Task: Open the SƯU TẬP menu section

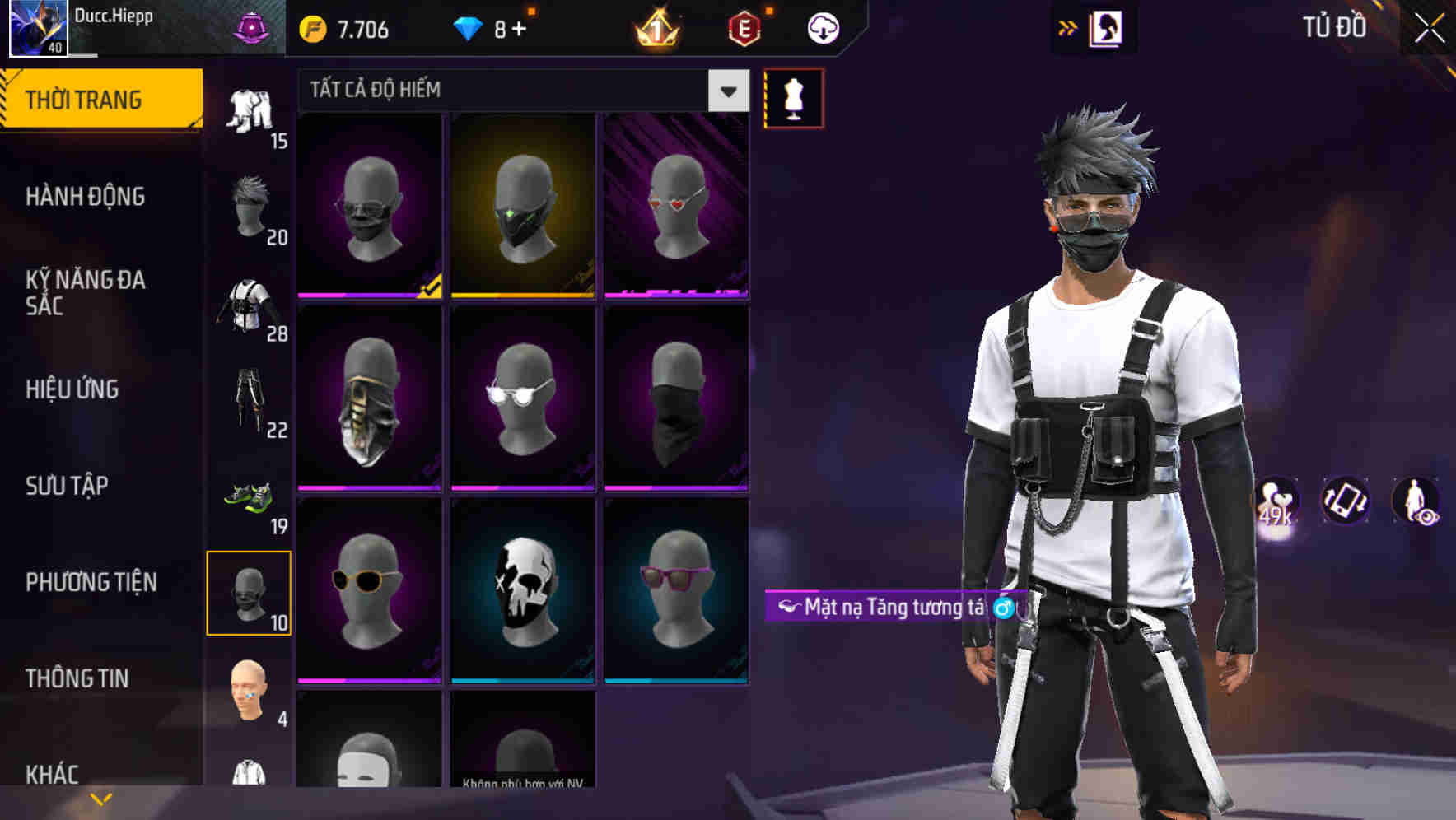Action: coord(66,487)
